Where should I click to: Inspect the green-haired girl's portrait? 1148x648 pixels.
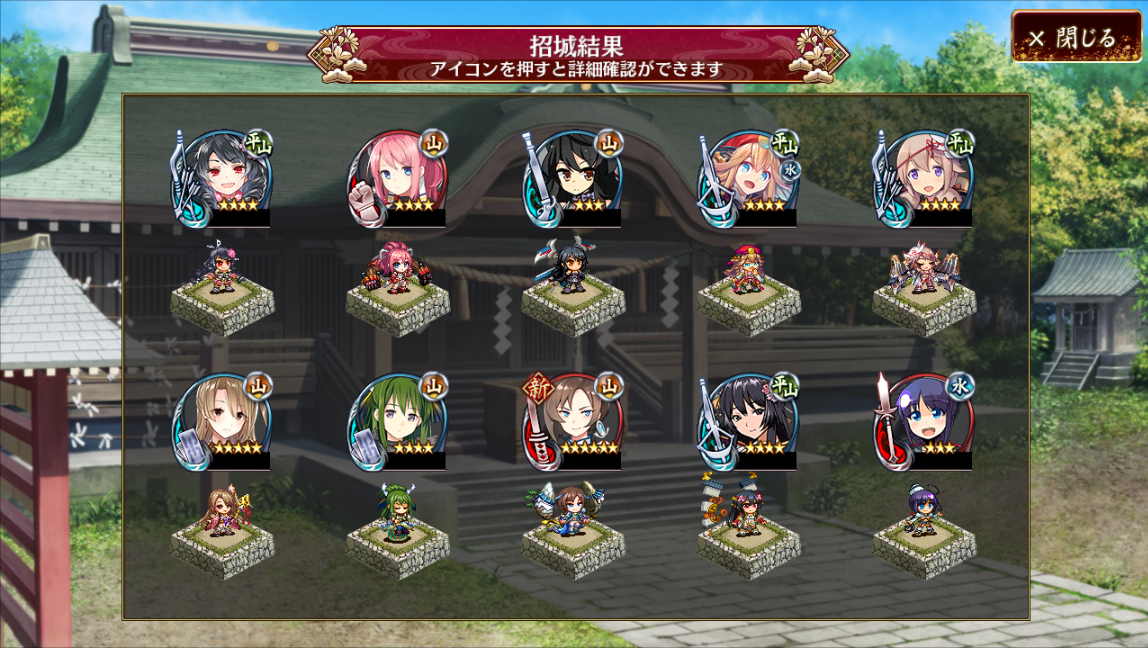click(398, 421)
